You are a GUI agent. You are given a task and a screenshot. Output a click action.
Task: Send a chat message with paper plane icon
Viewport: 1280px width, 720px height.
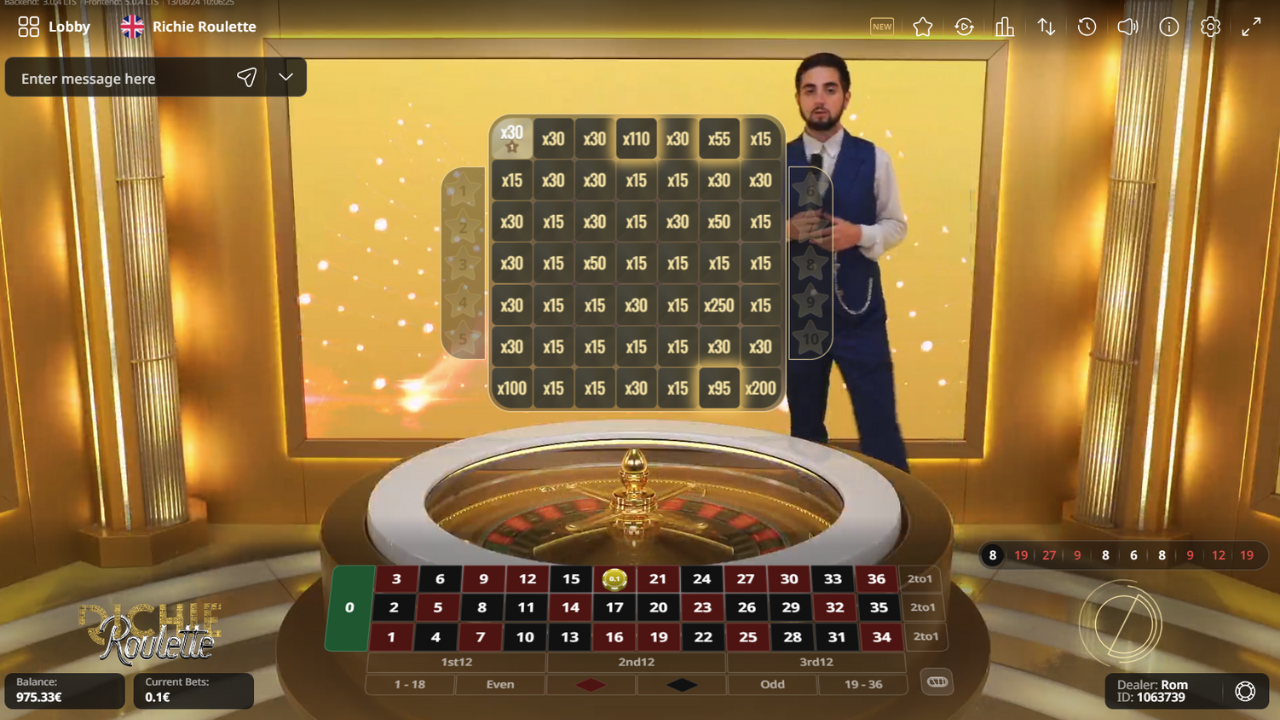[246, 77]
